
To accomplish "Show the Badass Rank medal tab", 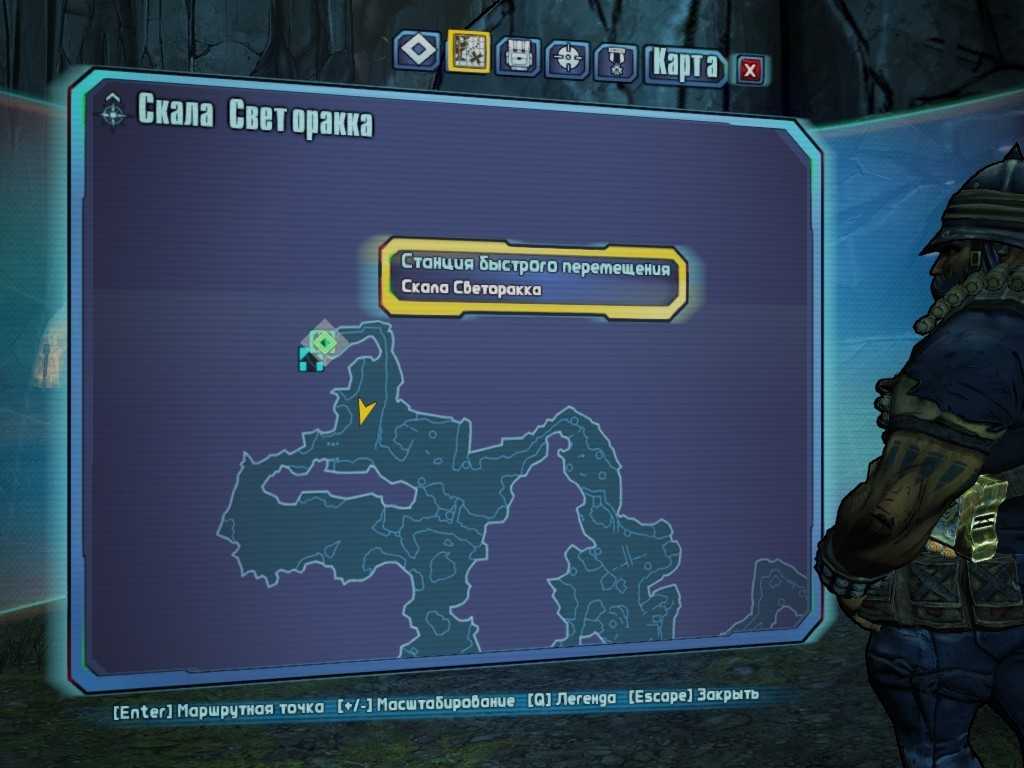I will pos(615,62).
